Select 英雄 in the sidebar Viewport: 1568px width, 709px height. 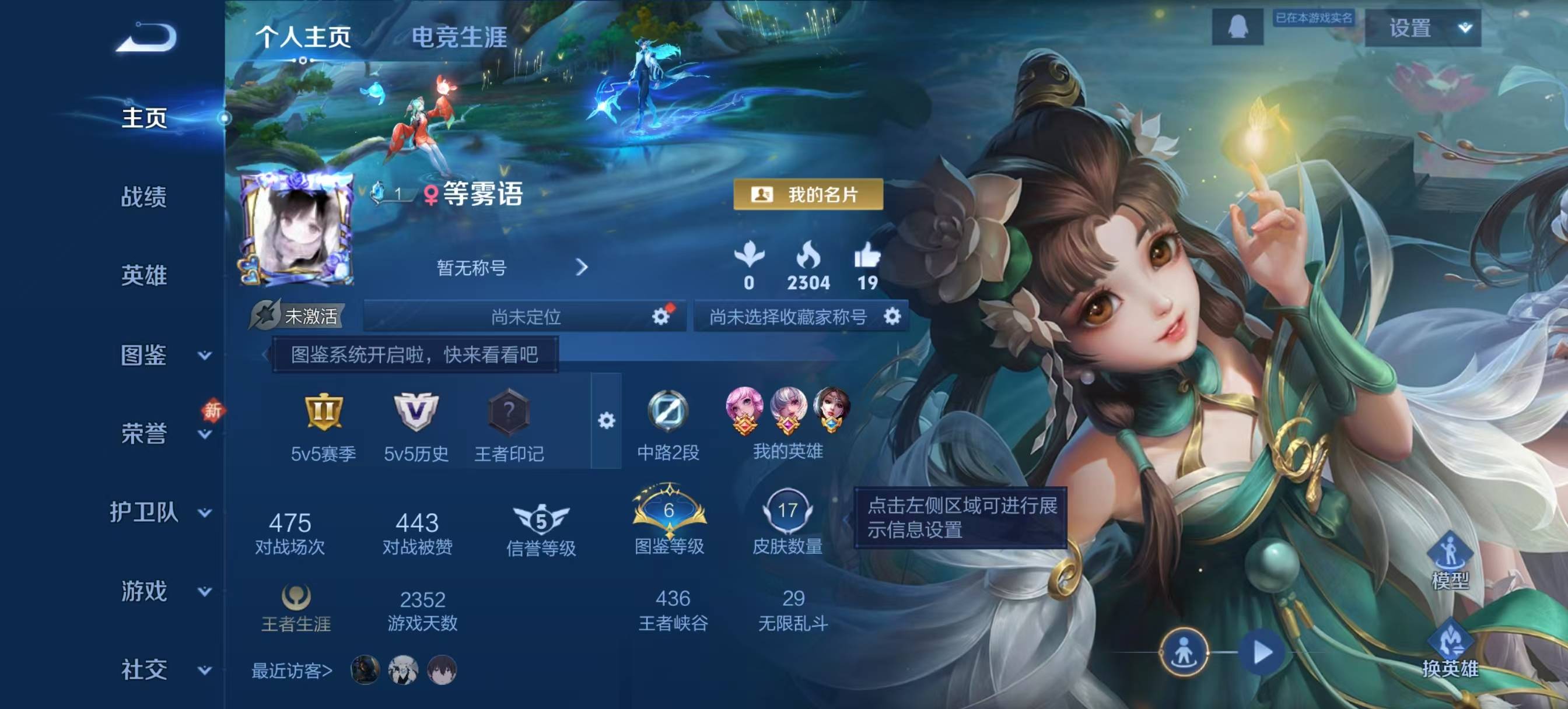tap(143, 275)
